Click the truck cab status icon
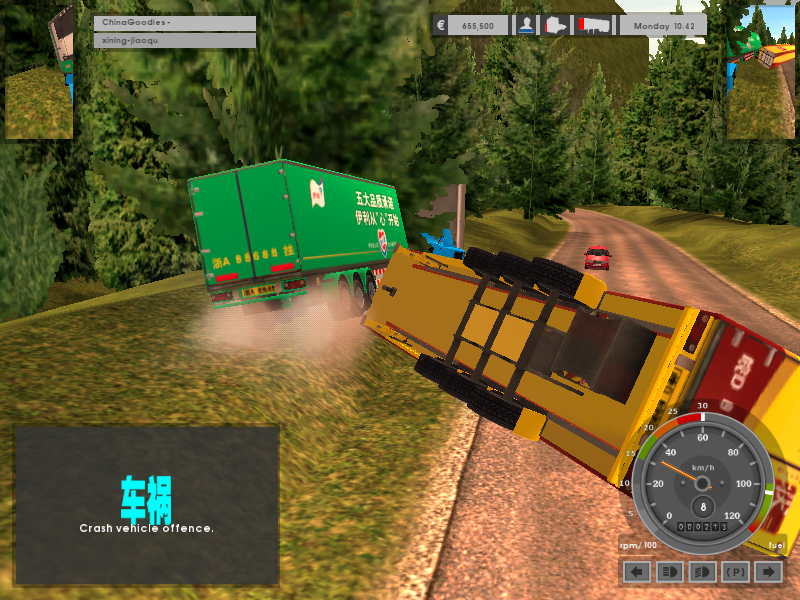Viewport: 800px width, 600px height. [556, 25]
